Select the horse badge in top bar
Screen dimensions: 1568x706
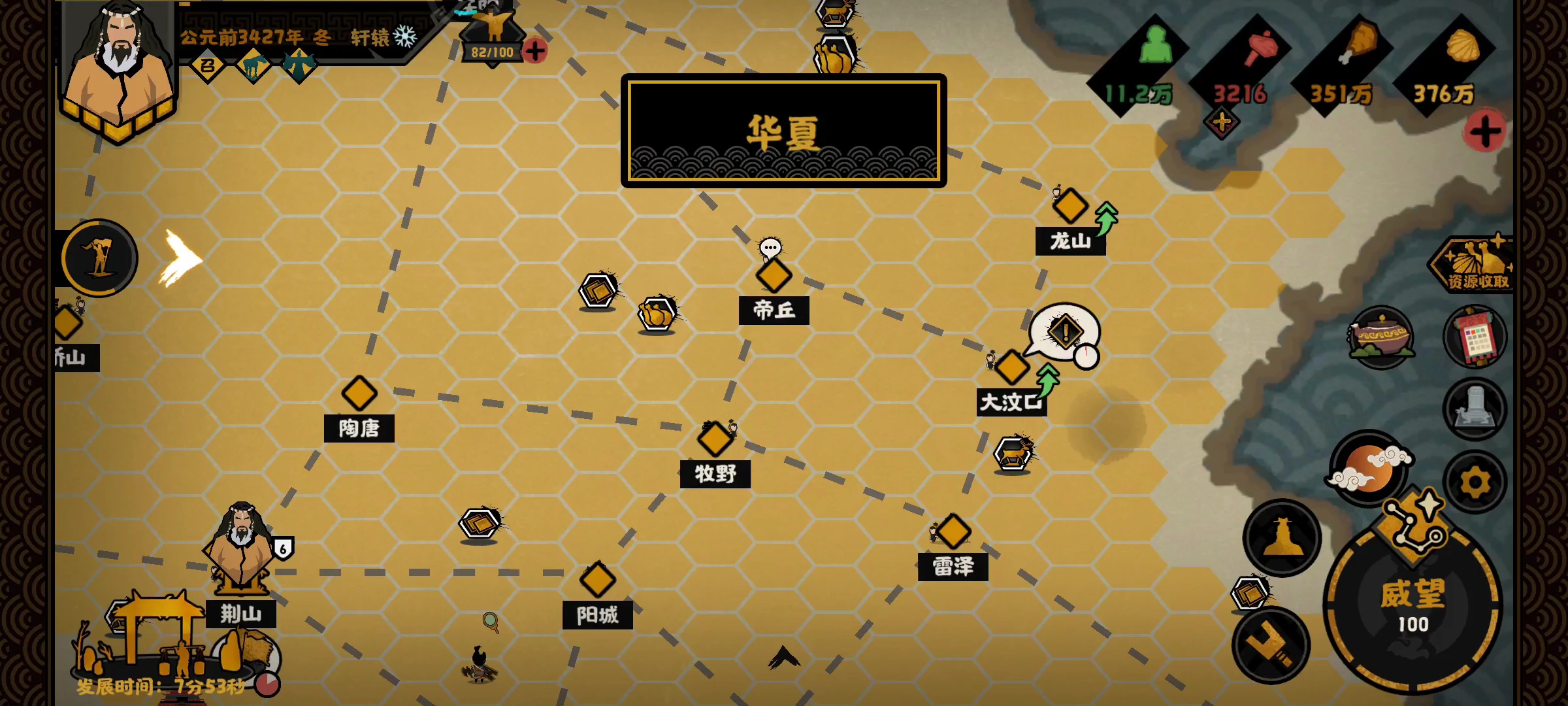click(253, 66)
